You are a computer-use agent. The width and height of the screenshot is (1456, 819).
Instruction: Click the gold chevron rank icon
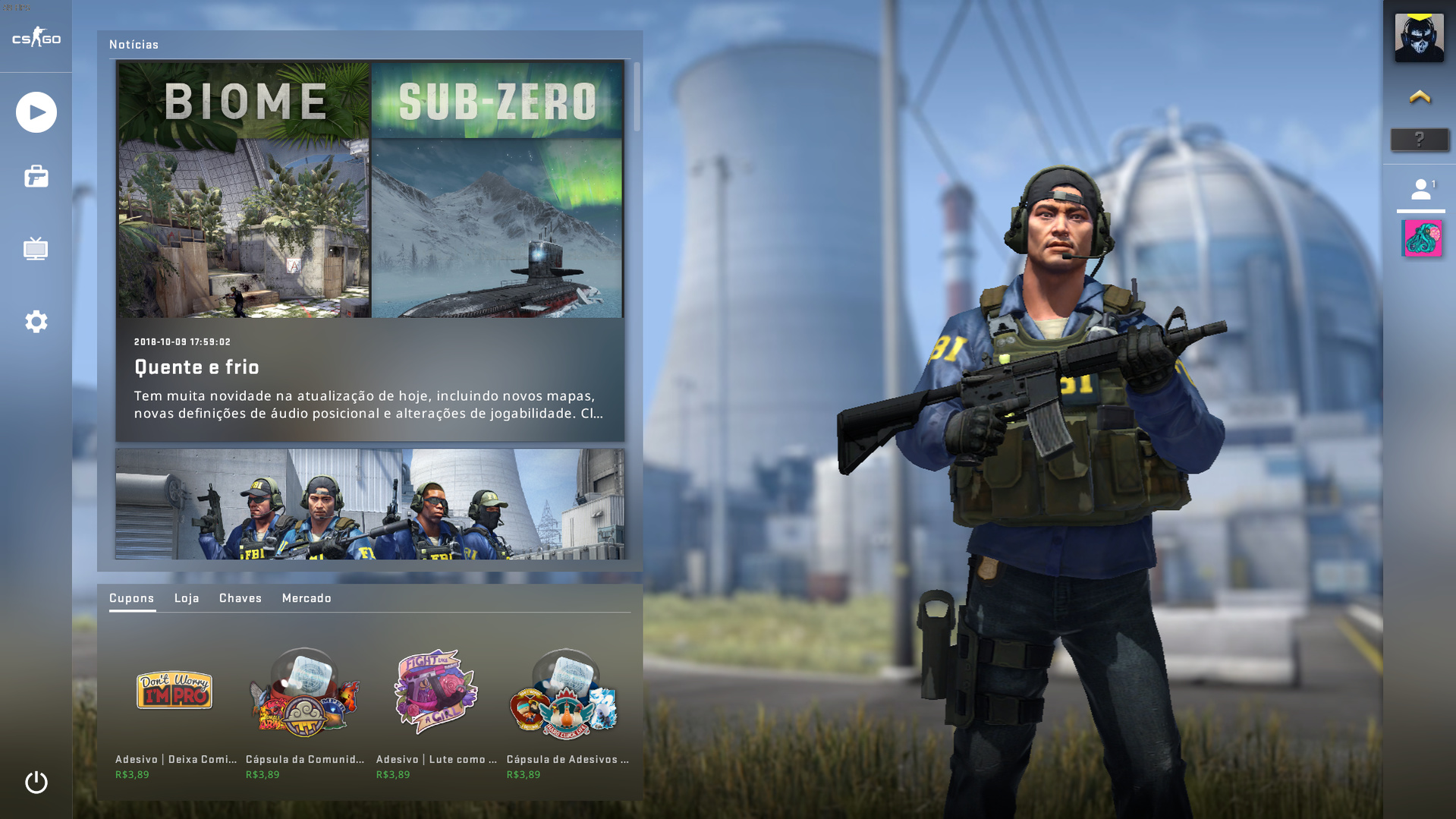click(x=1420, y=97)
